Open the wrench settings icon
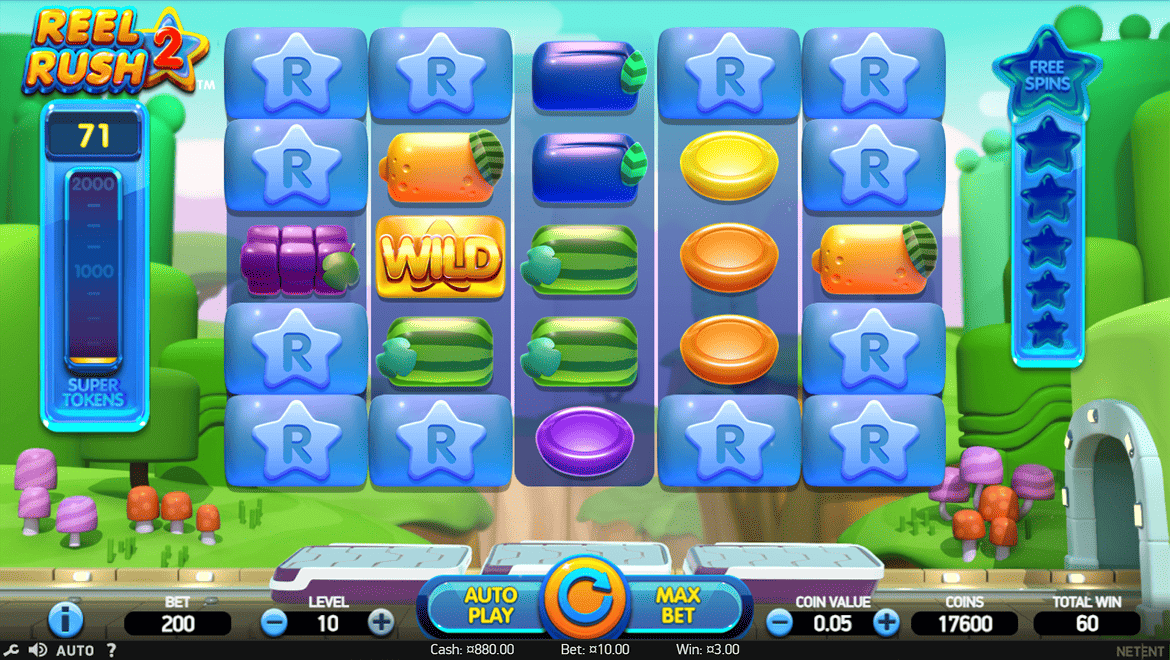This screenshot has width=1170, height=660. (12, 650)
